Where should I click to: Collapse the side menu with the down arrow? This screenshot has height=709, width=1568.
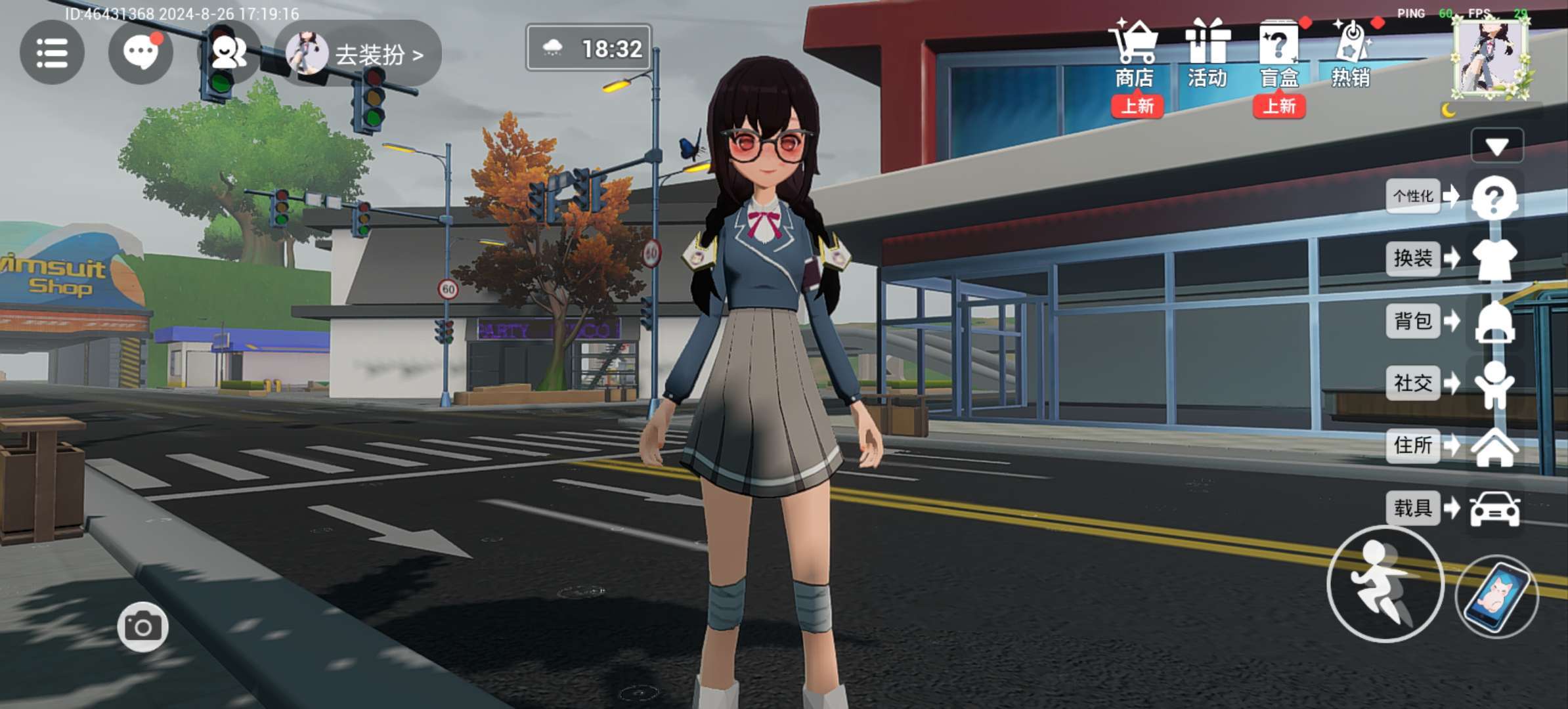point(1496,146)
